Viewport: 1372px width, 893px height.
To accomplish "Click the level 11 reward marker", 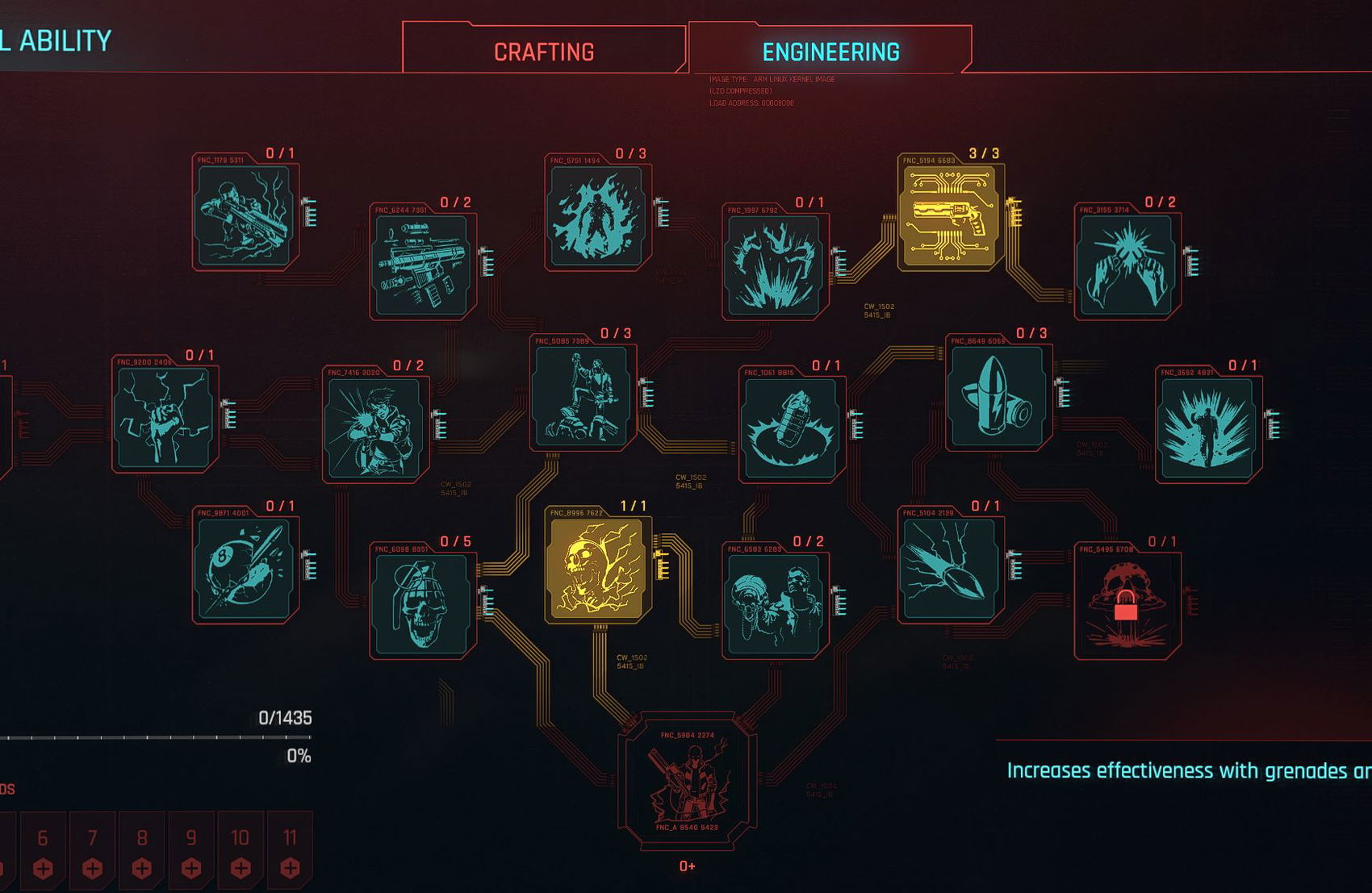I will pos(290,853).
